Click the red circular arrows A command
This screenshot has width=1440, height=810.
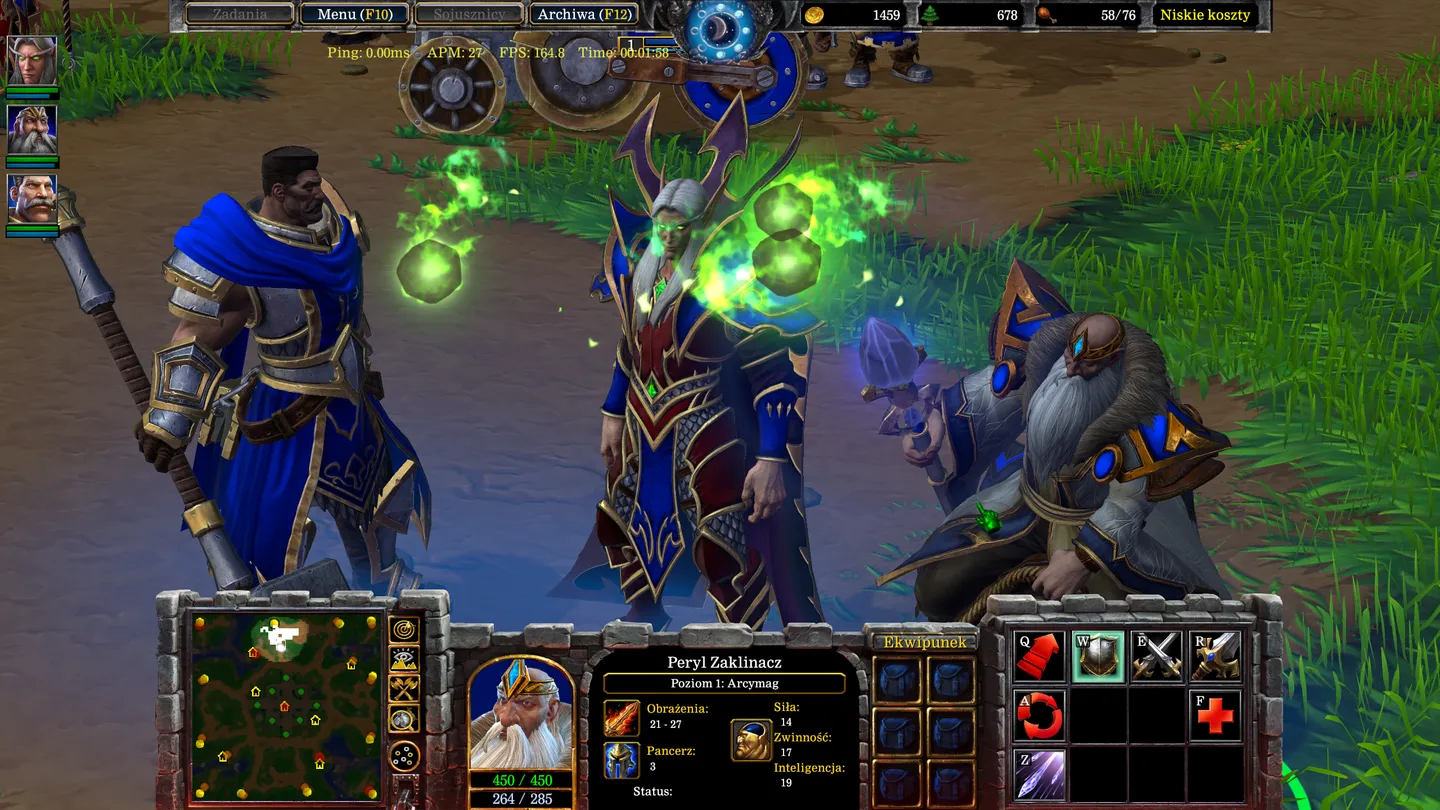pos(1038,716)
